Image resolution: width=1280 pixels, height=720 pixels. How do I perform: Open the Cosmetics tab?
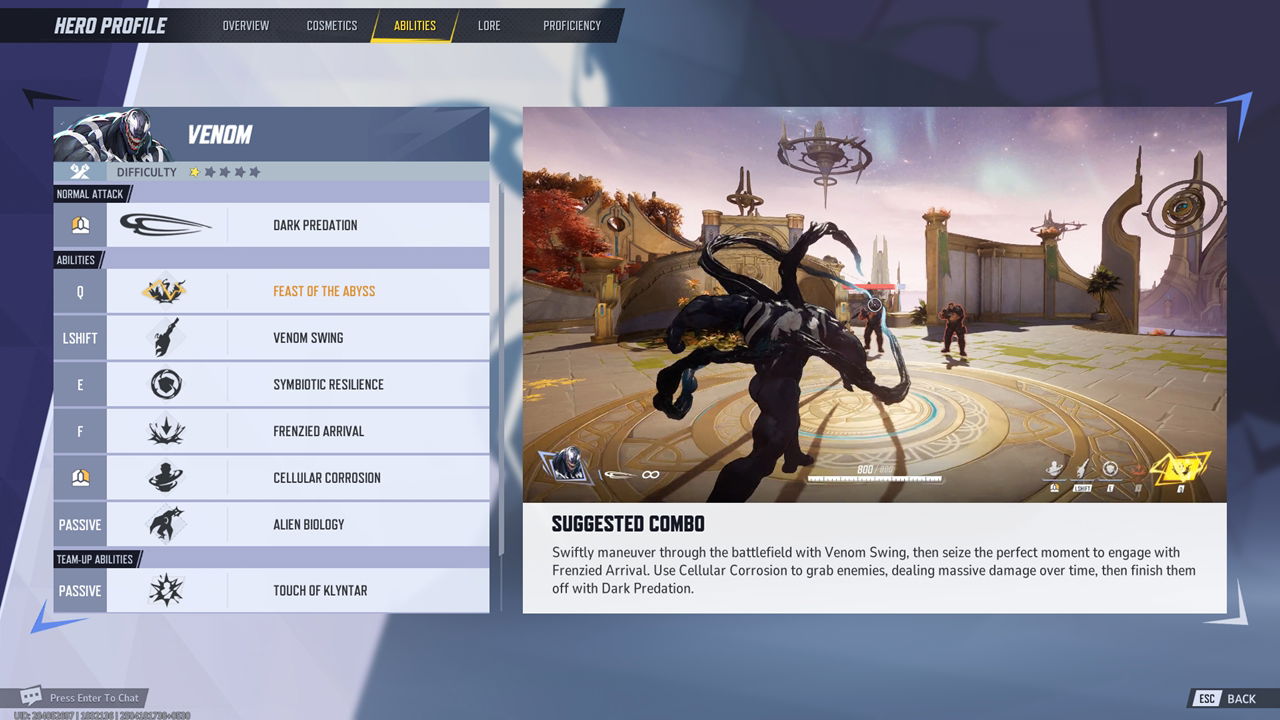[x=331, y=25]
